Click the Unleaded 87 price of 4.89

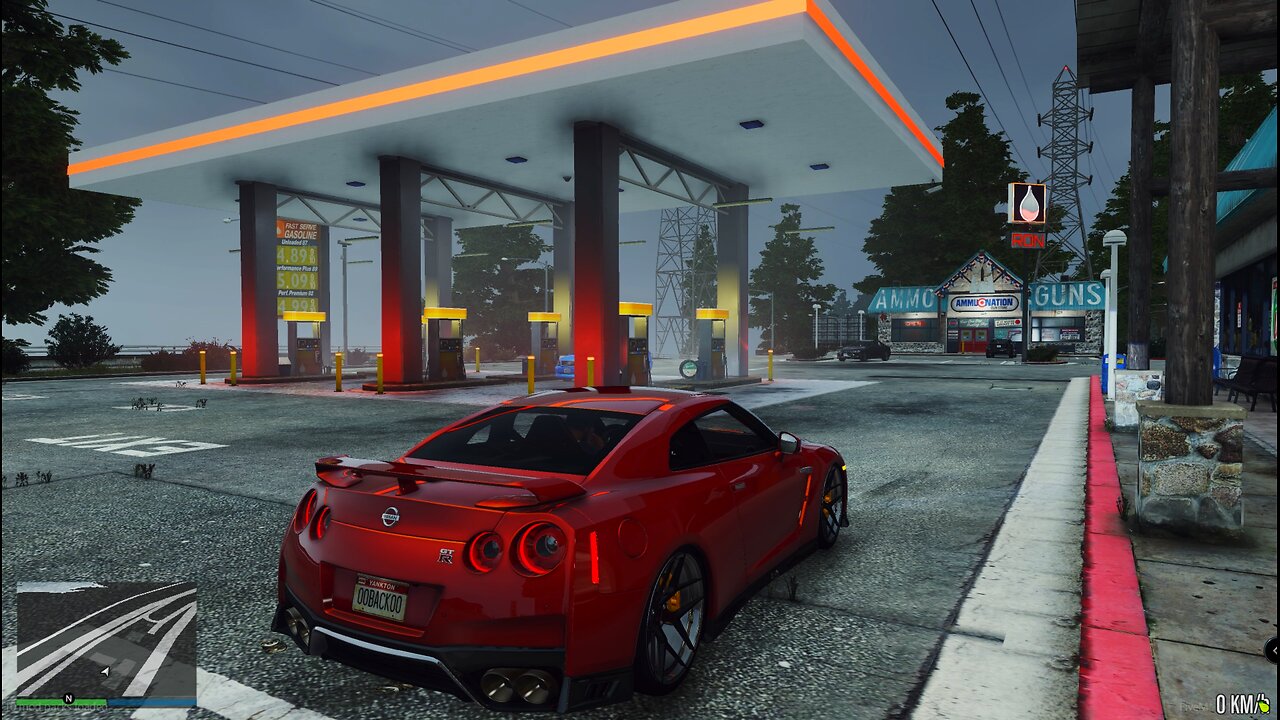click(294, 255)
